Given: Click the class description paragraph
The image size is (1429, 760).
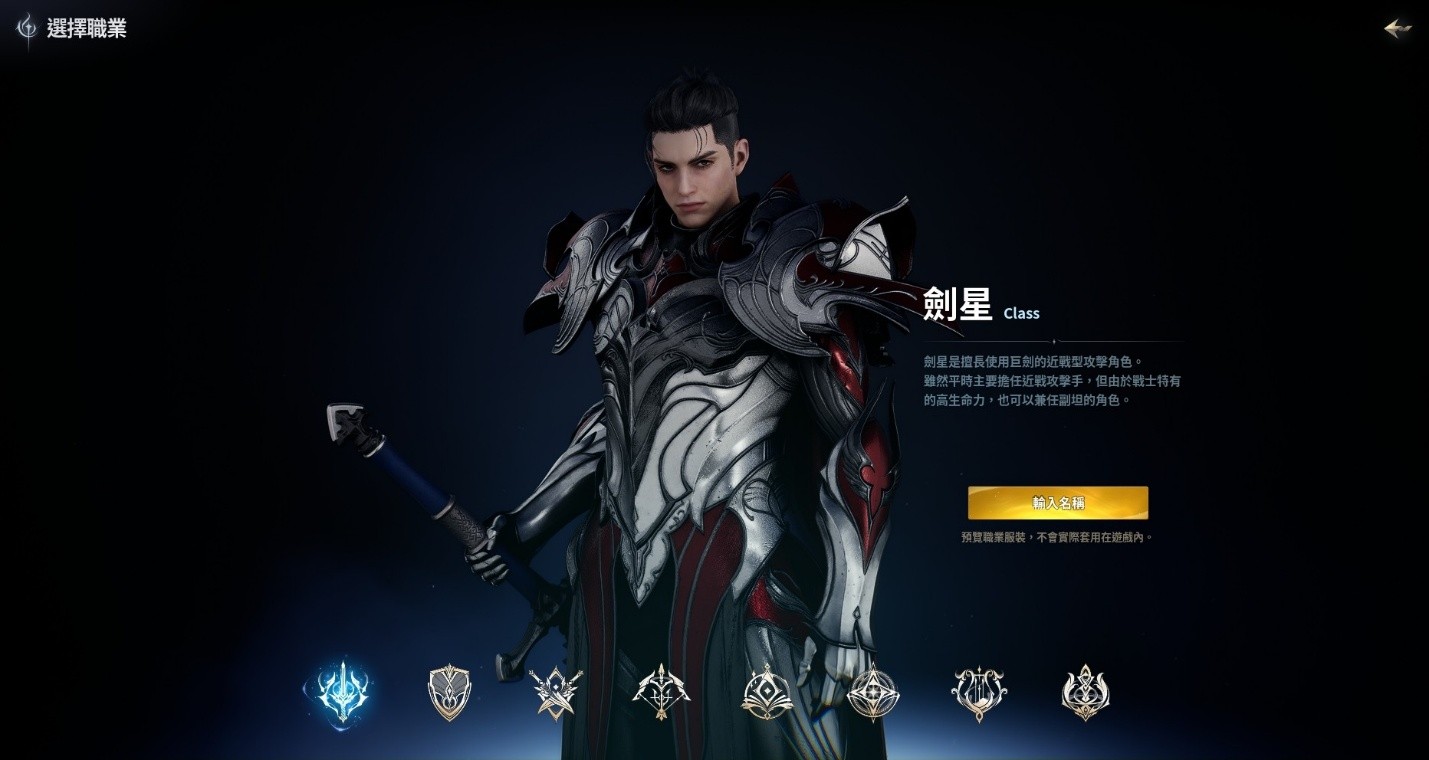Looking at the screenshot, I should [x=1051, y=381].
